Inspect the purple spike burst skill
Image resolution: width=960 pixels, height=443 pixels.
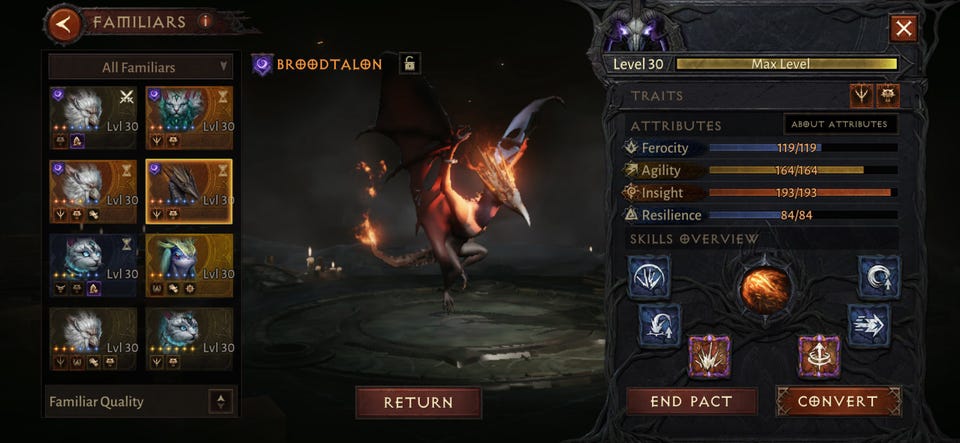(x=709, y=356)
